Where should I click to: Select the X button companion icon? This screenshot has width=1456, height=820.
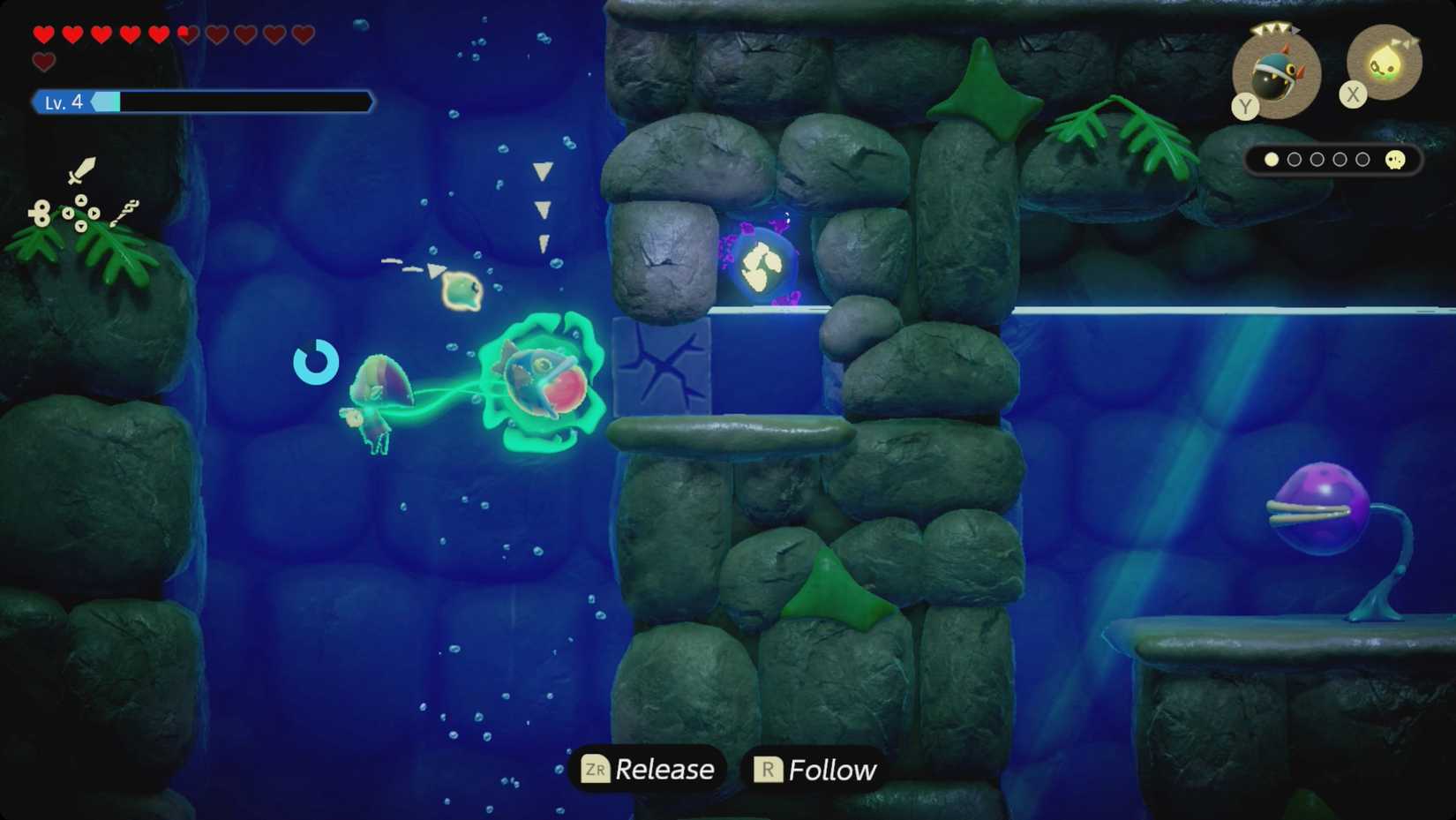[1383, 64]
